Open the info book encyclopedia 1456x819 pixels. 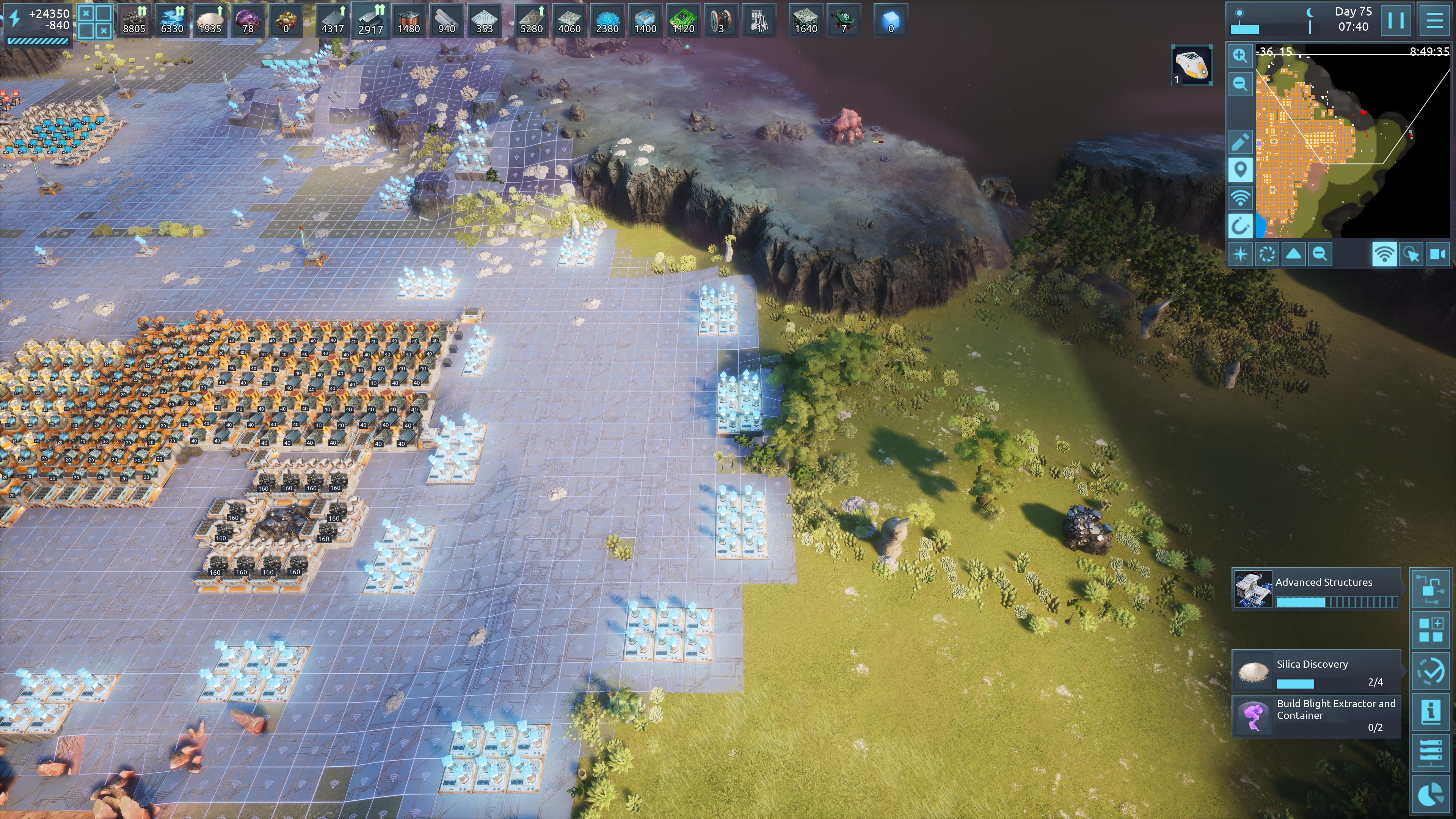pos(1431,711)
